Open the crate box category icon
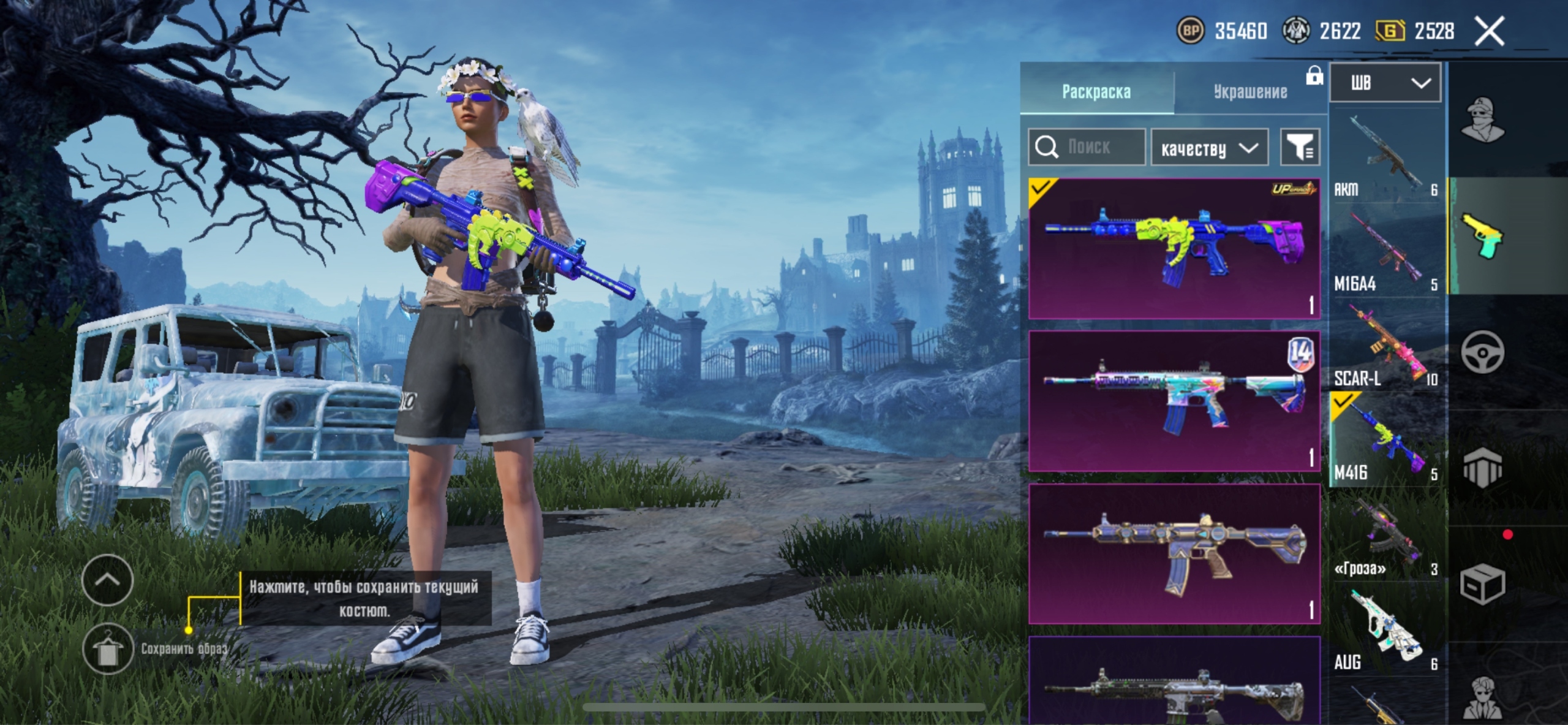 (1482, 585)
